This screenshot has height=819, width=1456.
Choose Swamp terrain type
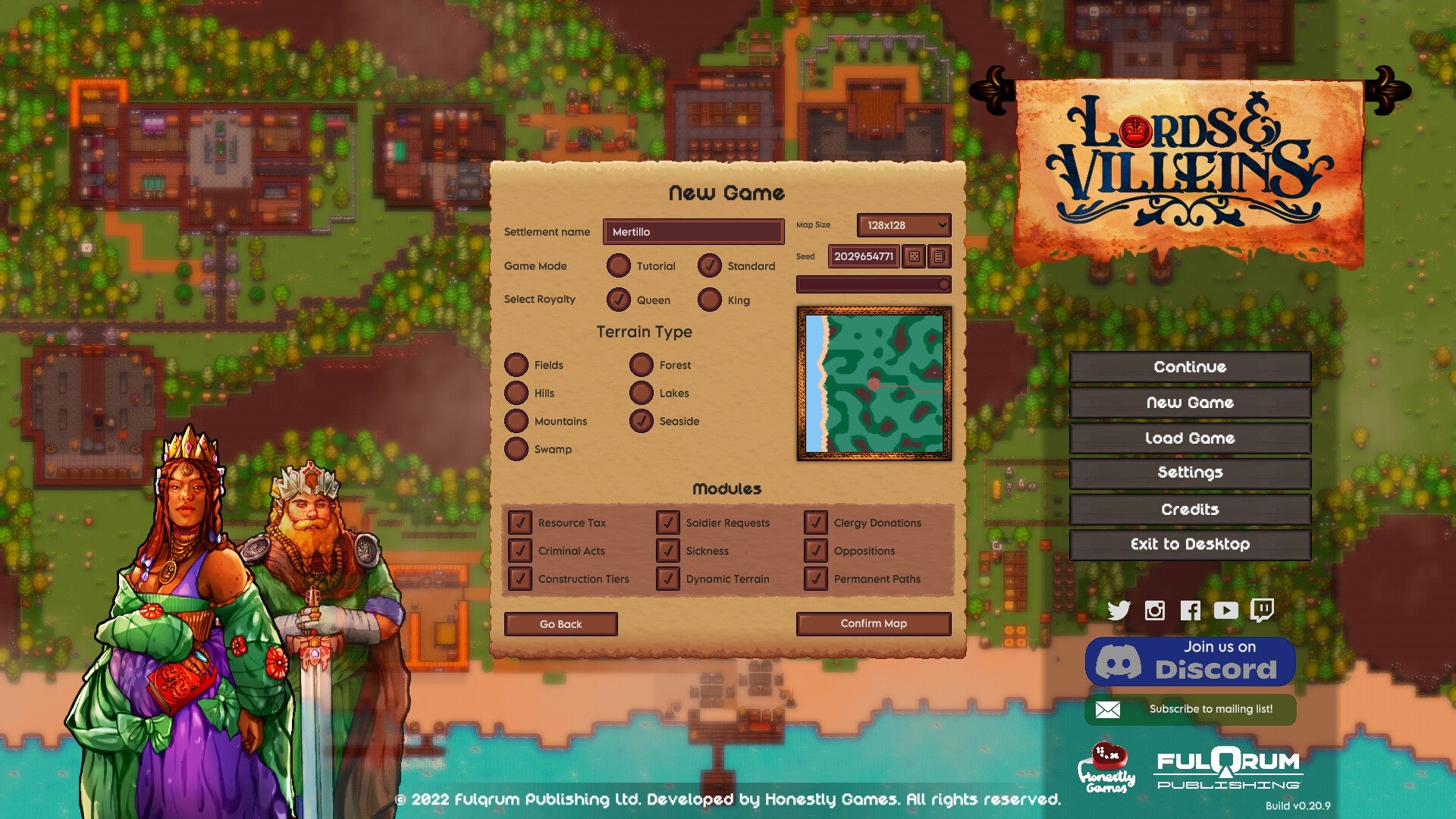click(x=517, y=450)
